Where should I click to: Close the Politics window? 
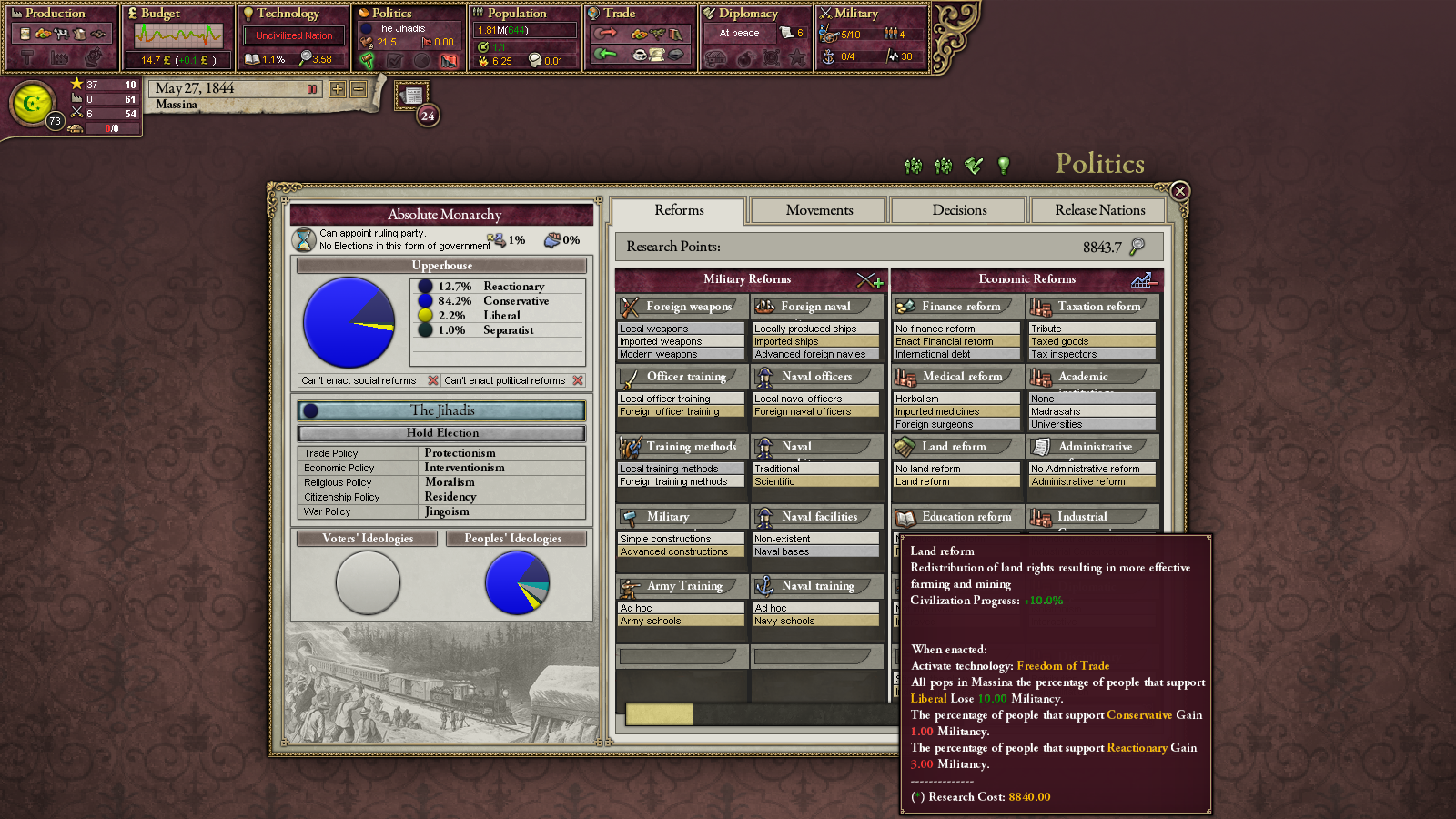tap(1179, 191)
